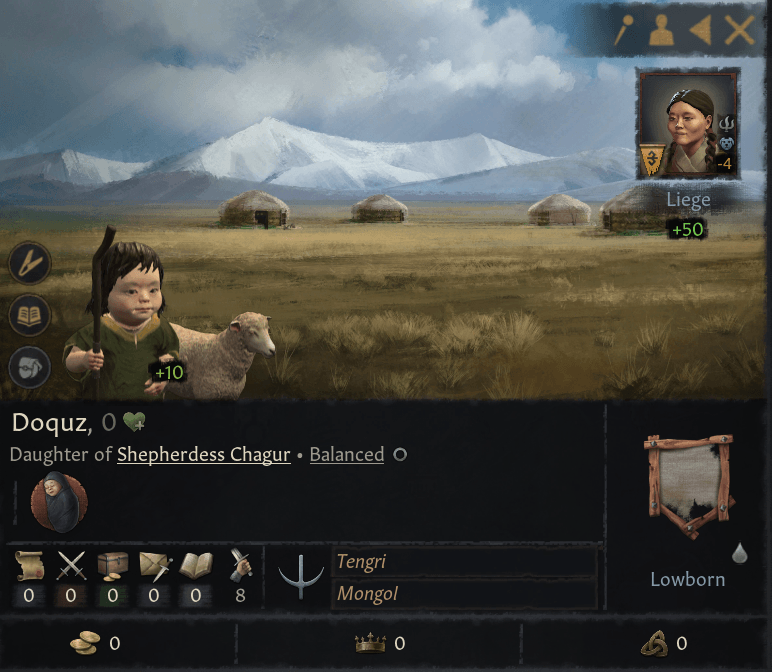
Task: Click the twig icon button
Action: (30, 264)
